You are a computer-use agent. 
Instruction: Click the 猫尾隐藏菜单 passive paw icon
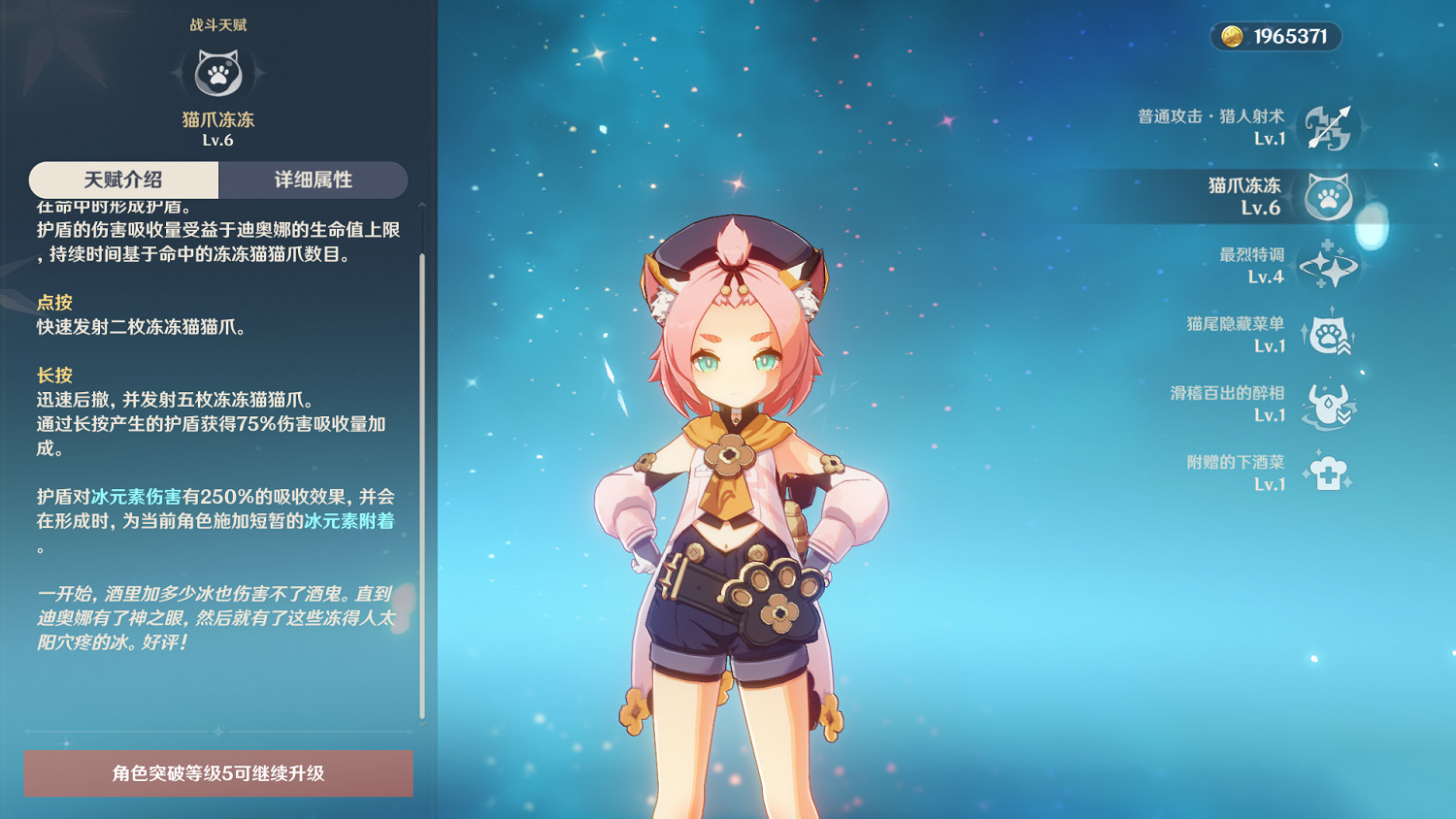pyautogui.click(x=1332, y=333)
